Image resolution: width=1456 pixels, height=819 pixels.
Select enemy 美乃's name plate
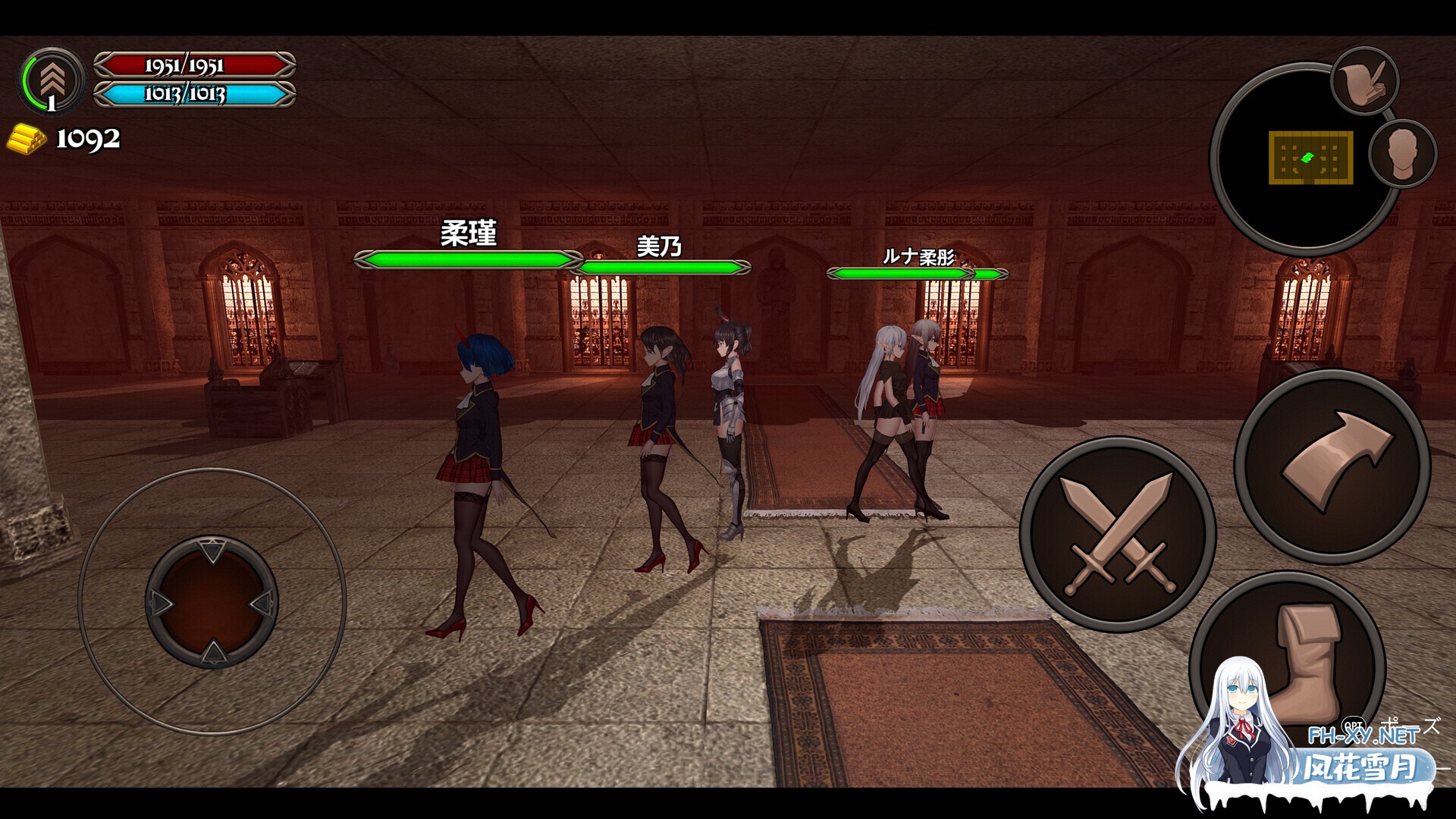coord(660,246)
